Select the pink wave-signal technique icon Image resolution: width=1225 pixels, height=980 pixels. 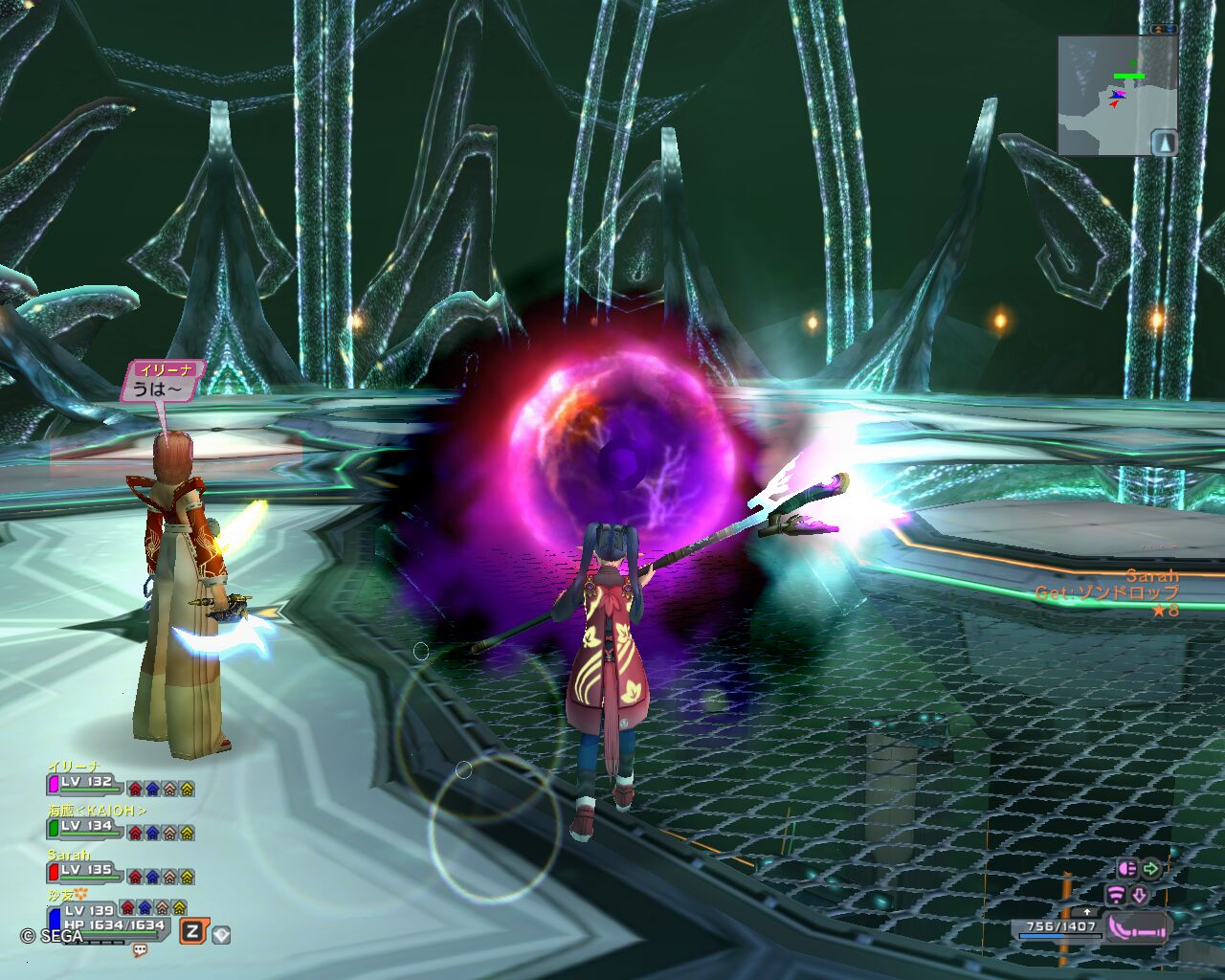click(1116, 895)
